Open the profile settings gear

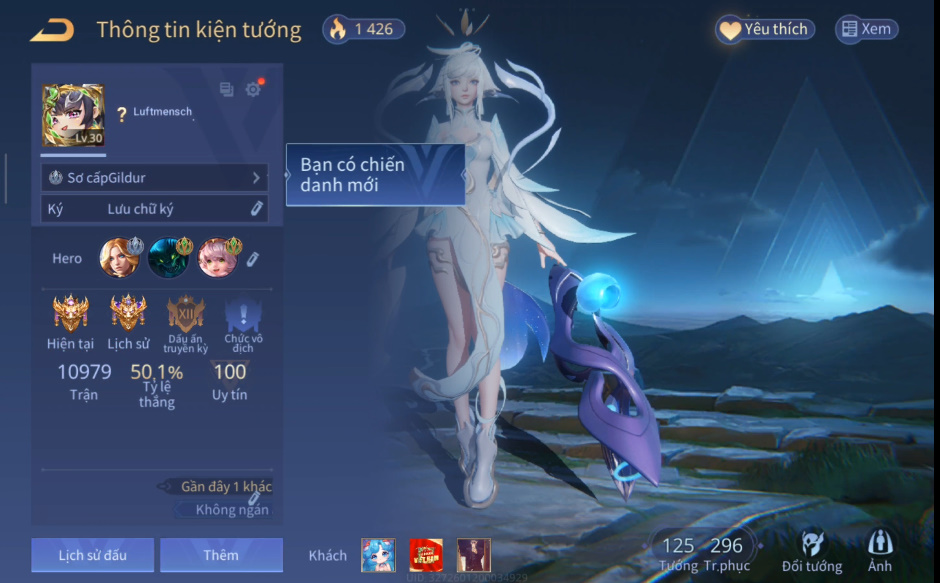[x=253, y=89]
